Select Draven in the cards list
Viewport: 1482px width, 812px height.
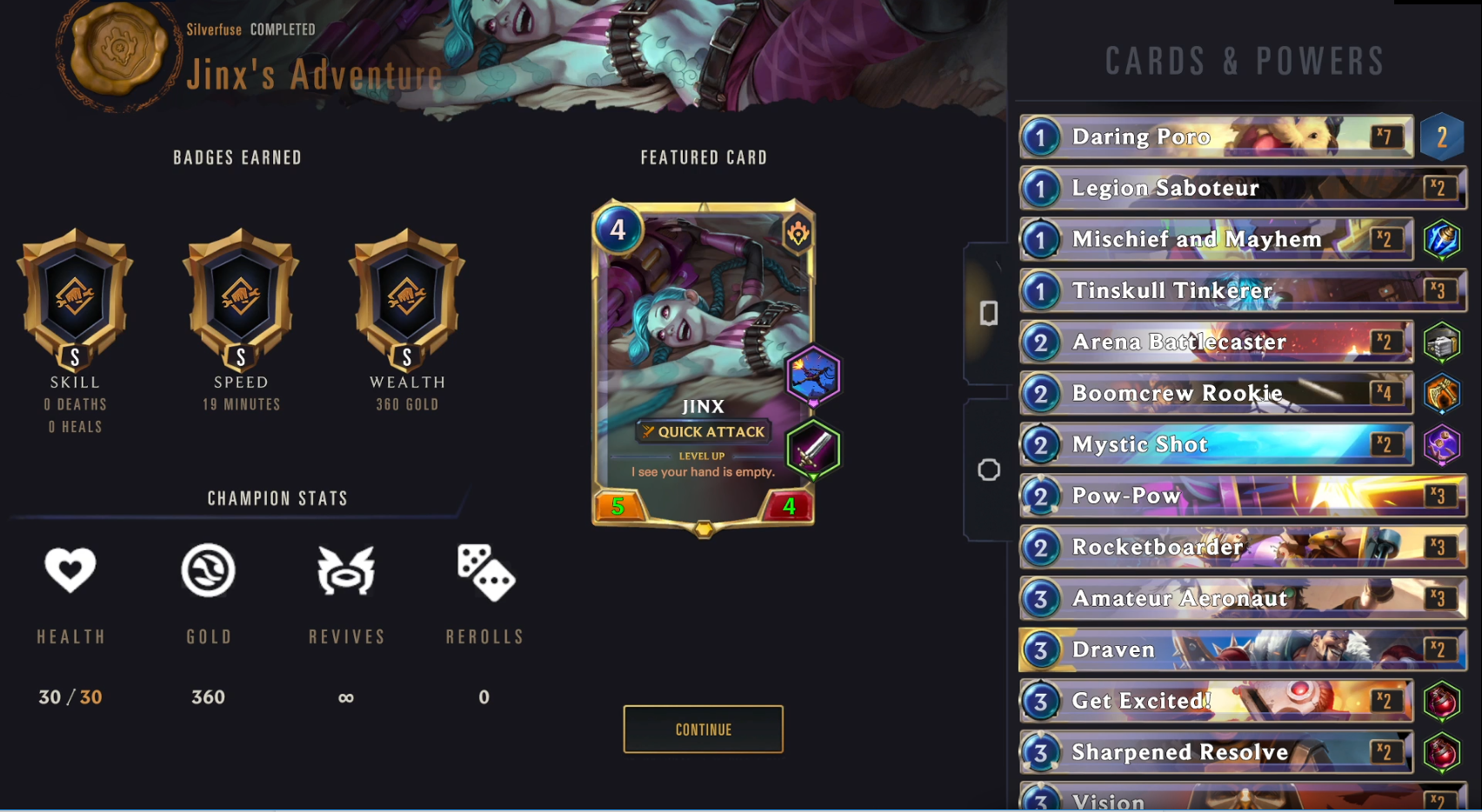tap(1218, 649)
